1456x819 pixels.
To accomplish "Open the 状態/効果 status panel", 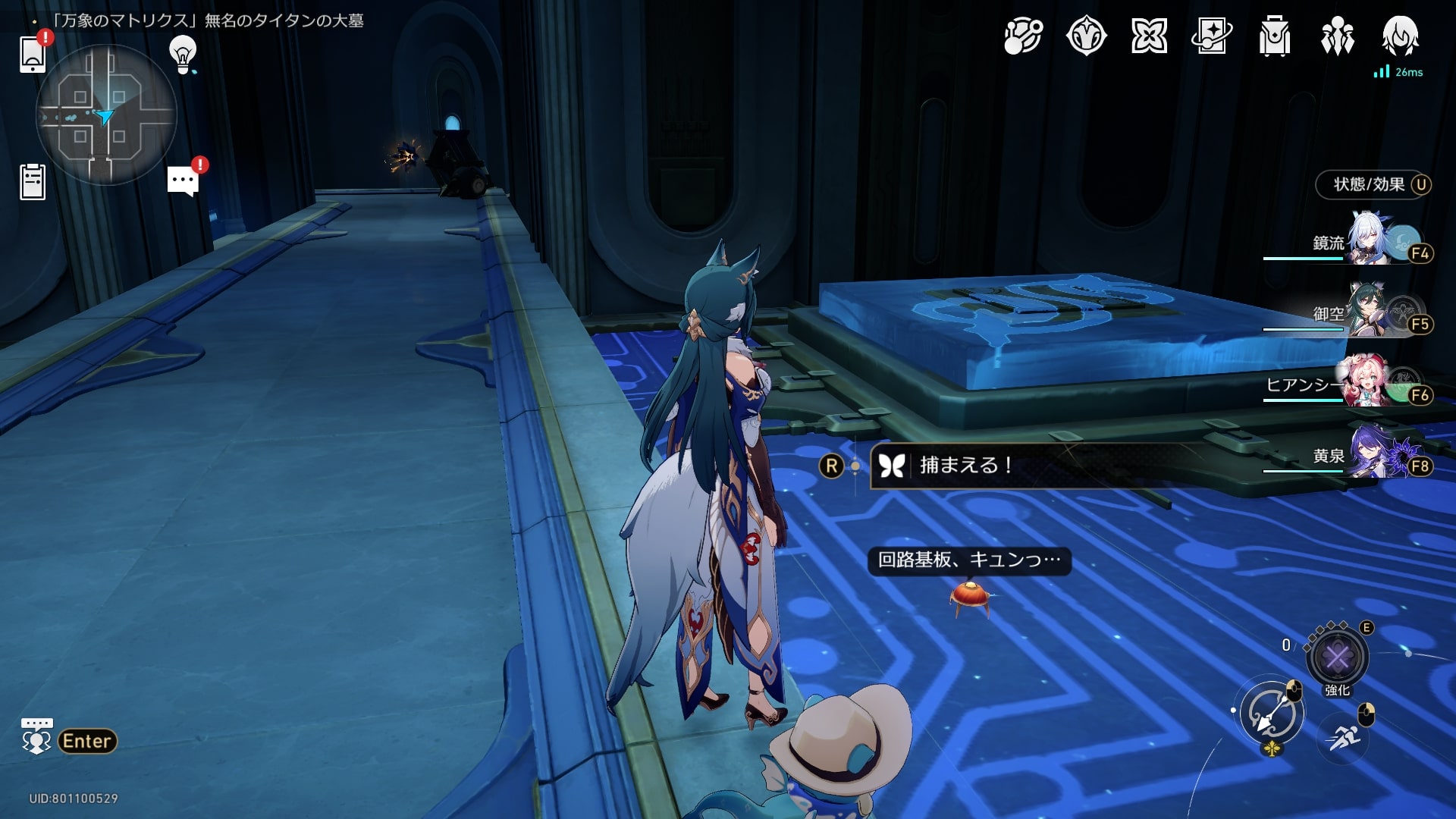I will coord(1373,184).
